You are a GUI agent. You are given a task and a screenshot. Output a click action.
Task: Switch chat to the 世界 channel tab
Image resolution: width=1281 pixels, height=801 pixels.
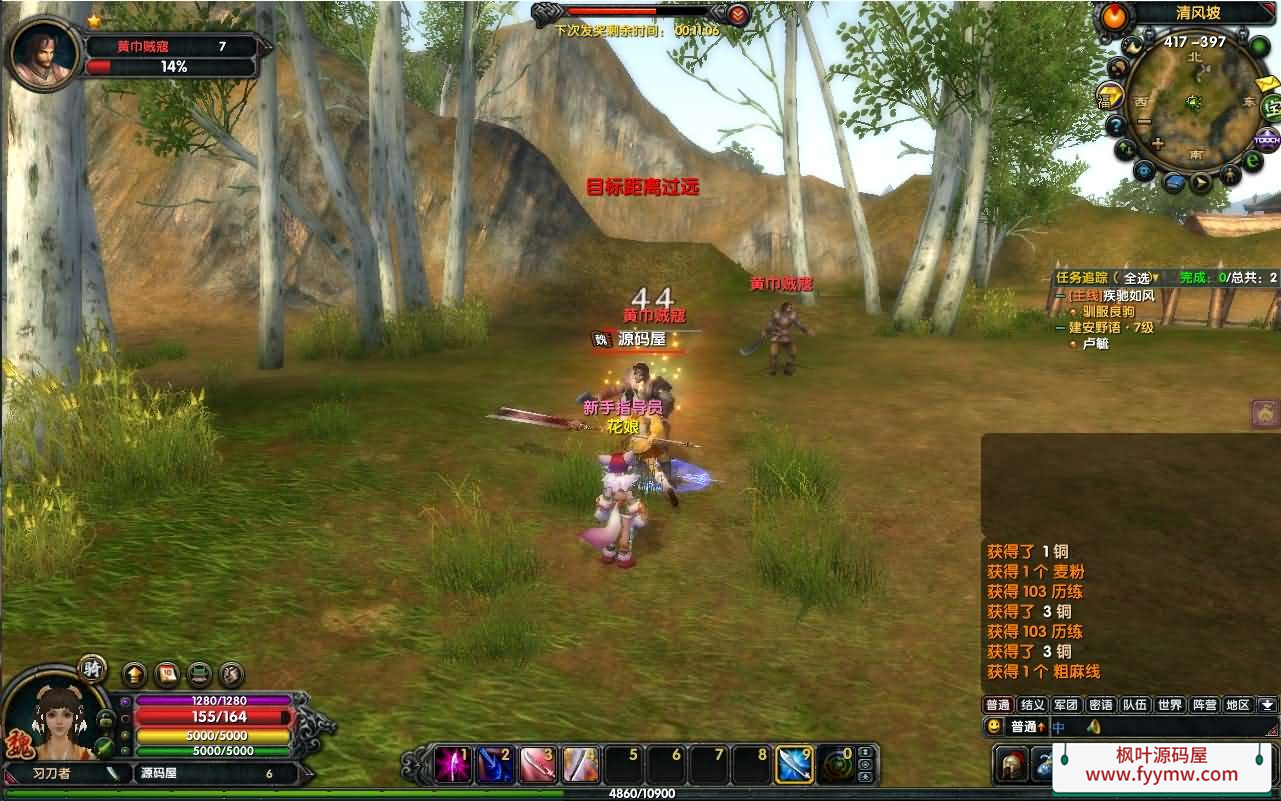pos(1169,705)
